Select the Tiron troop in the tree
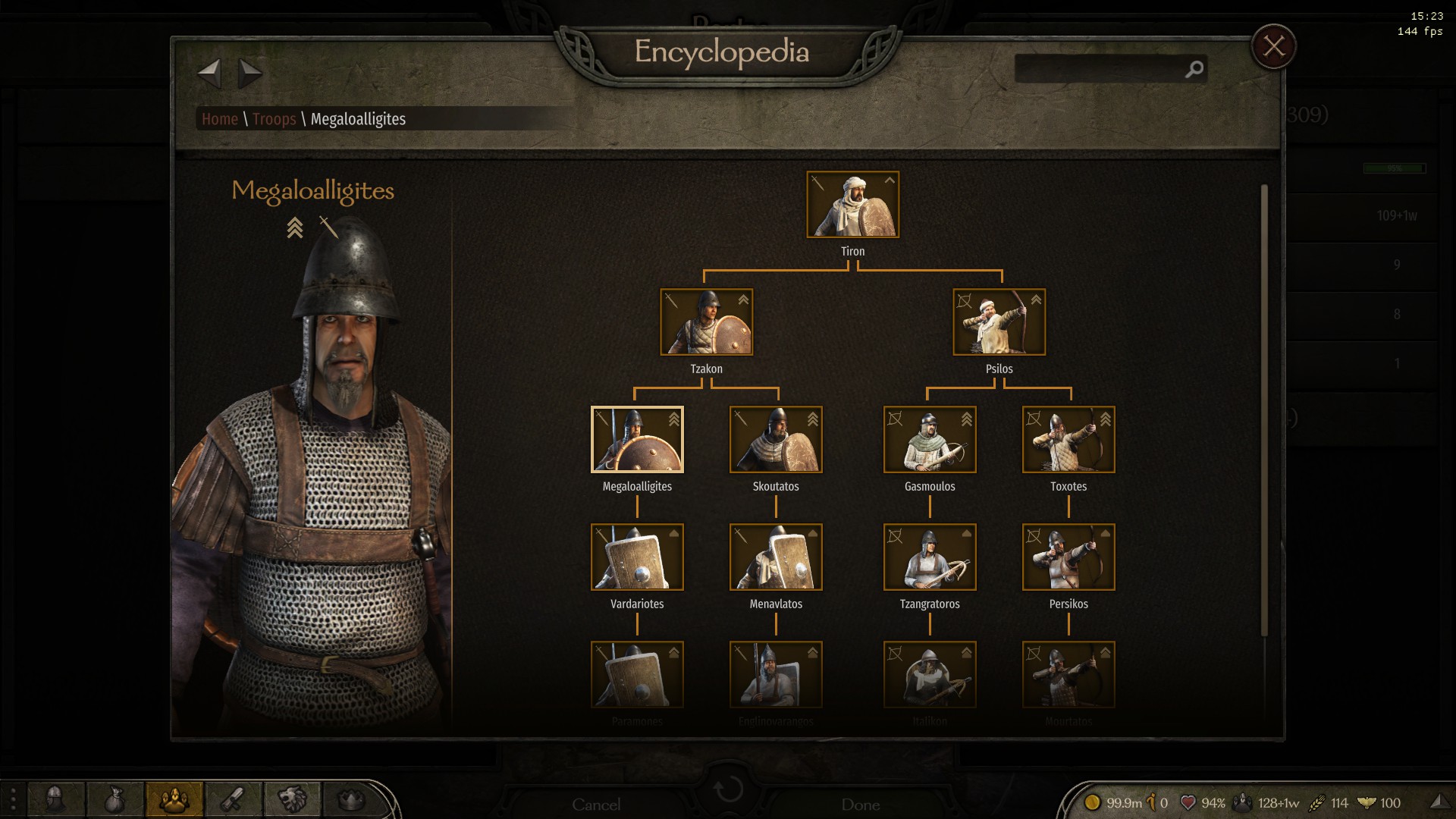The image size is (1456, 819). (x=852, y=205)
